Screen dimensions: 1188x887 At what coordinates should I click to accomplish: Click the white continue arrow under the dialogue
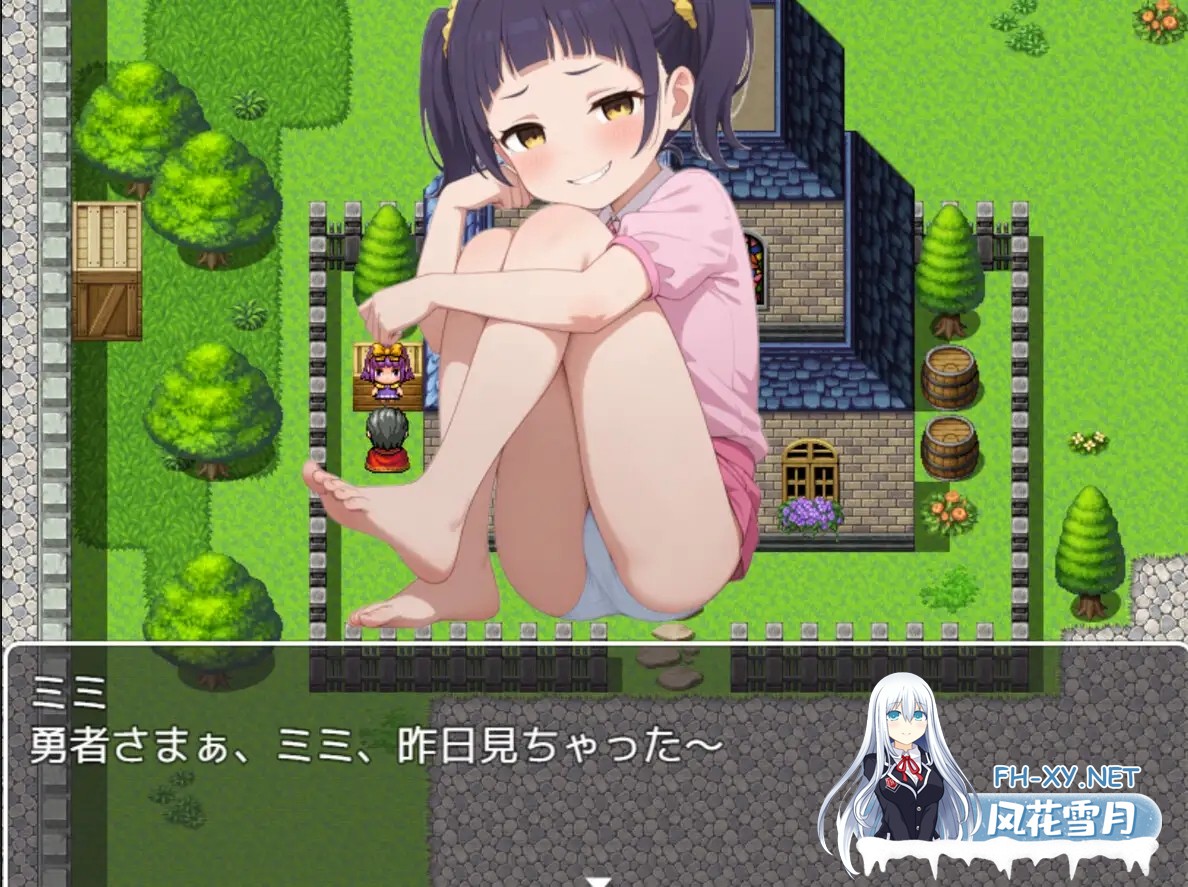pyautogui.click(x=598, y=881)
